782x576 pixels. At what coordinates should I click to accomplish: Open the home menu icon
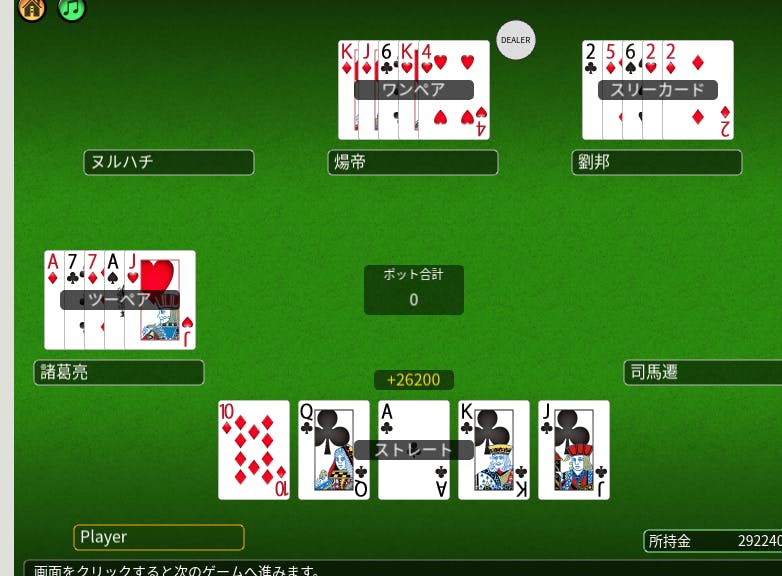(x=32, y=8)
